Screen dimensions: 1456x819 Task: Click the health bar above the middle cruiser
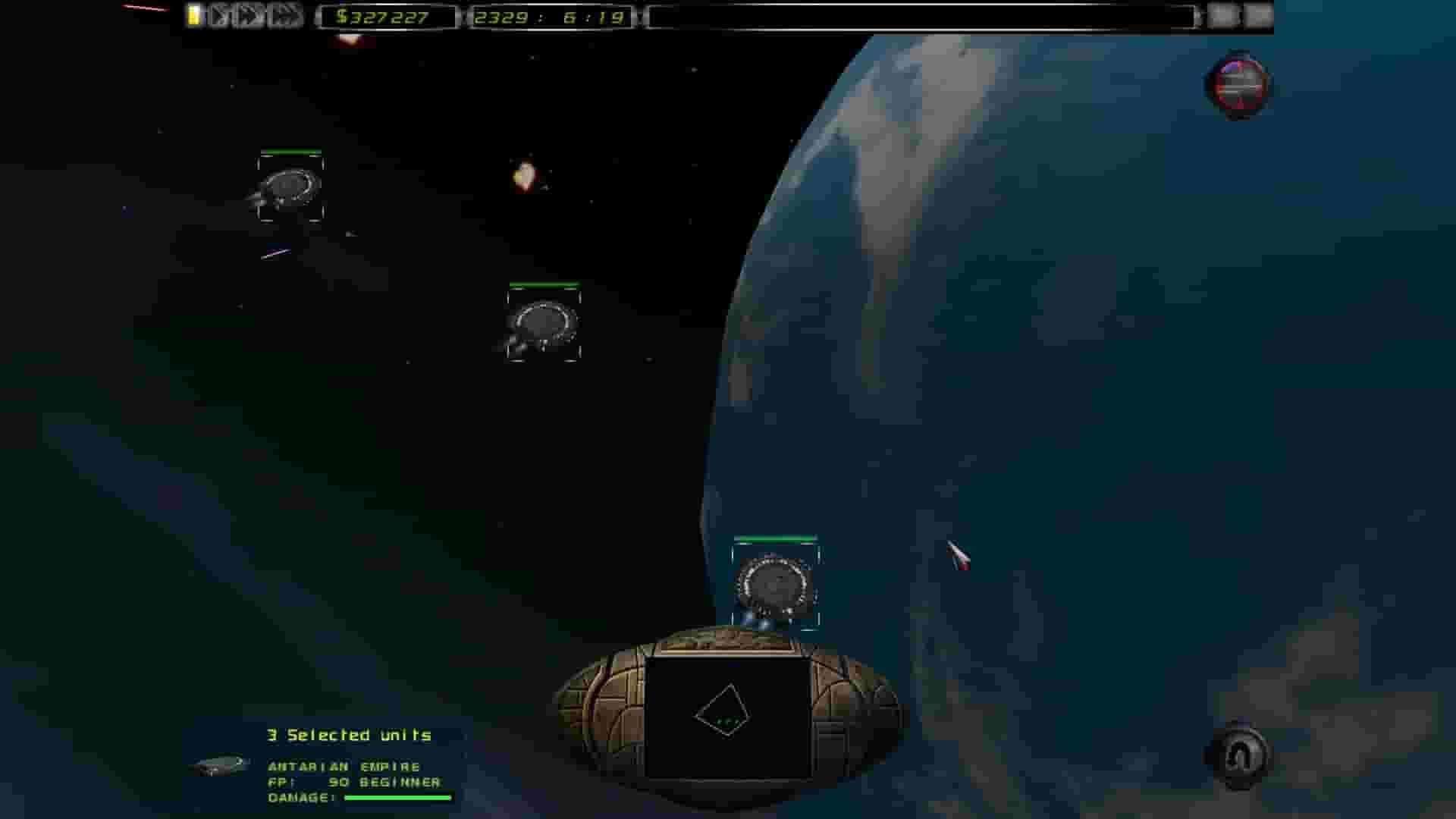tap(543, 285)
